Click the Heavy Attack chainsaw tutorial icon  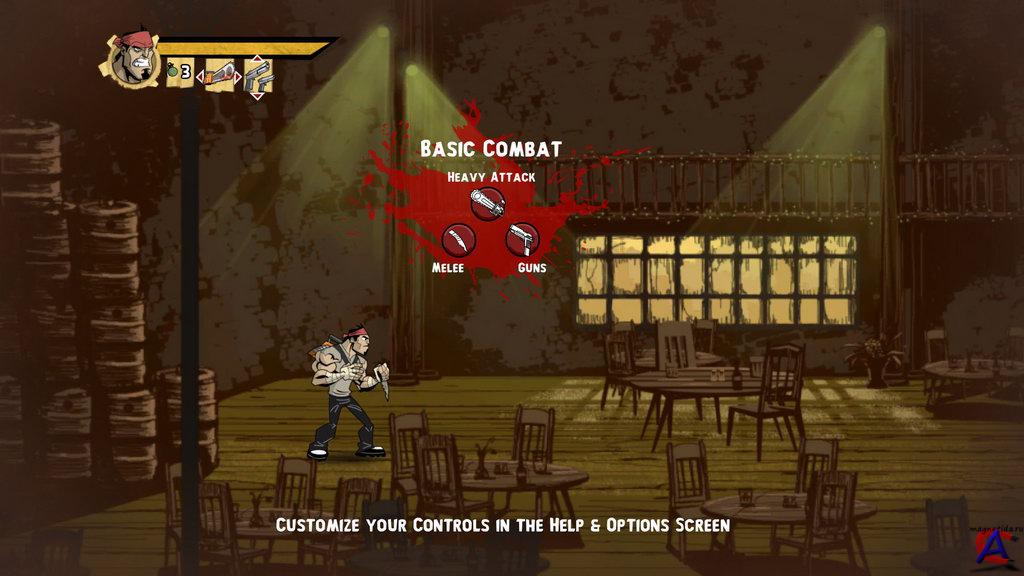click(487, 204)
